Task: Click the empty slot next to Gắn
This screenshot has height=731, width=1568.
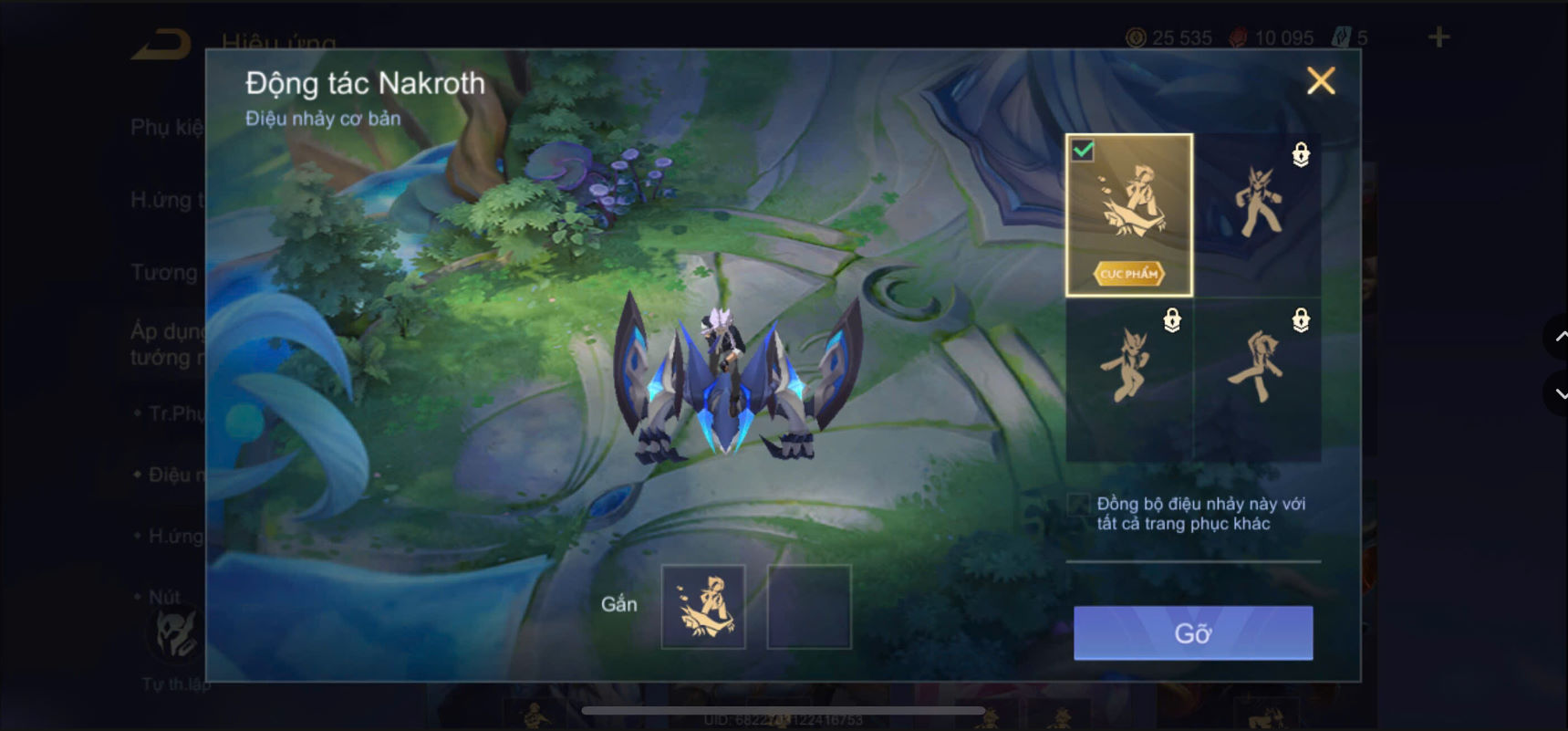Action: point(810,605)
